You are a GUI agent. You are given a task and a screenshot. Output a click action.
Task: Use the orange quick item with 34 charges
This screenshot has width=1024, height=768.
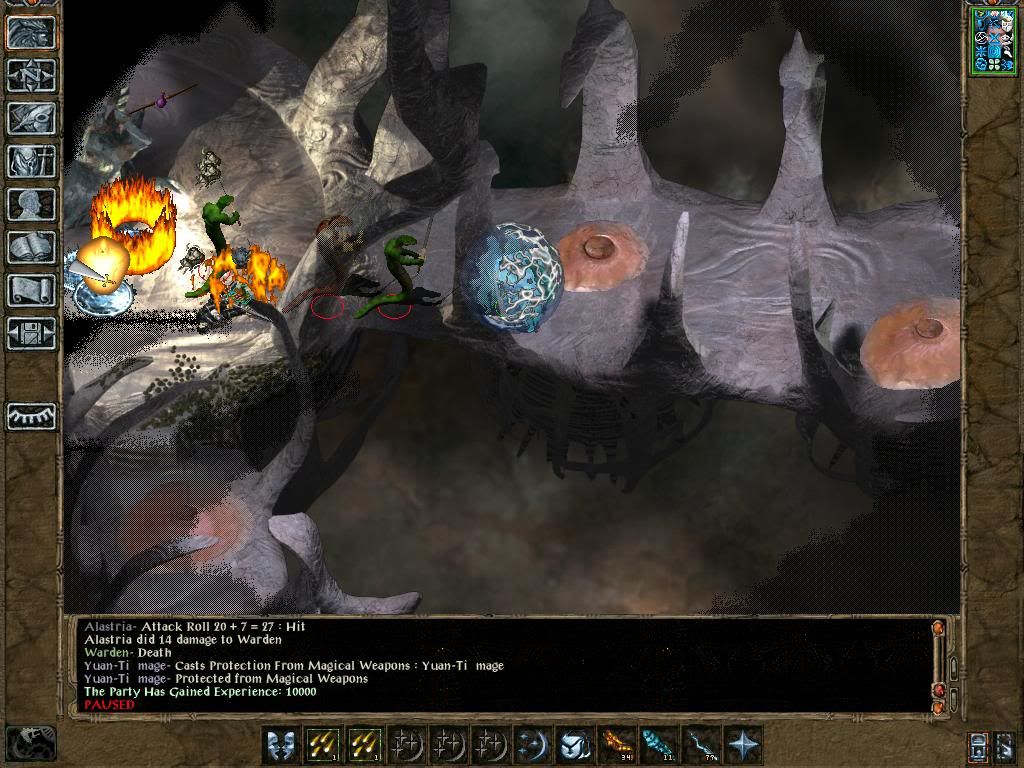click(615, 745)
